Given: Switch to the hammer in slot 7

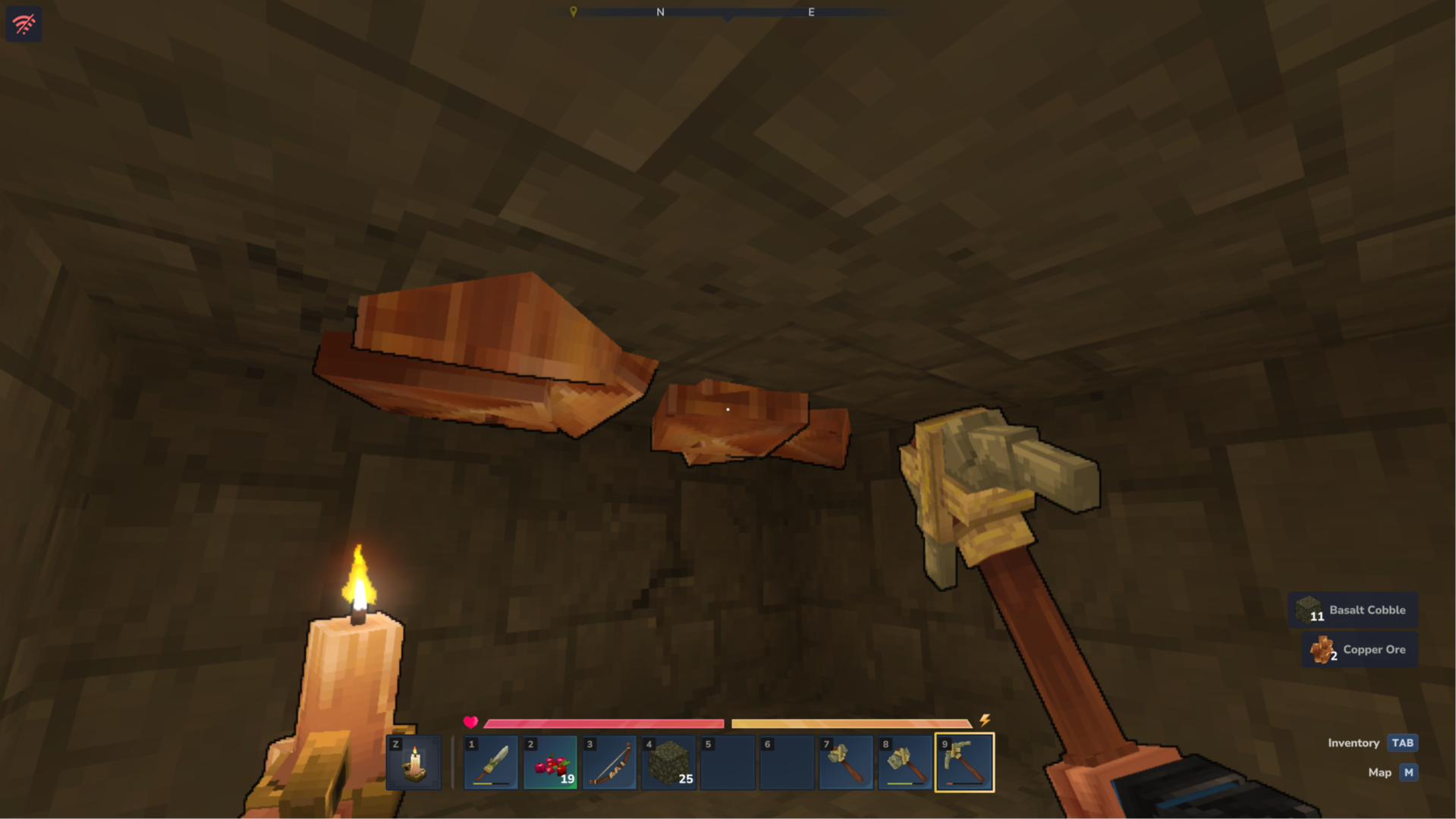Looking at the screenshot, I should tap(846, 762).
